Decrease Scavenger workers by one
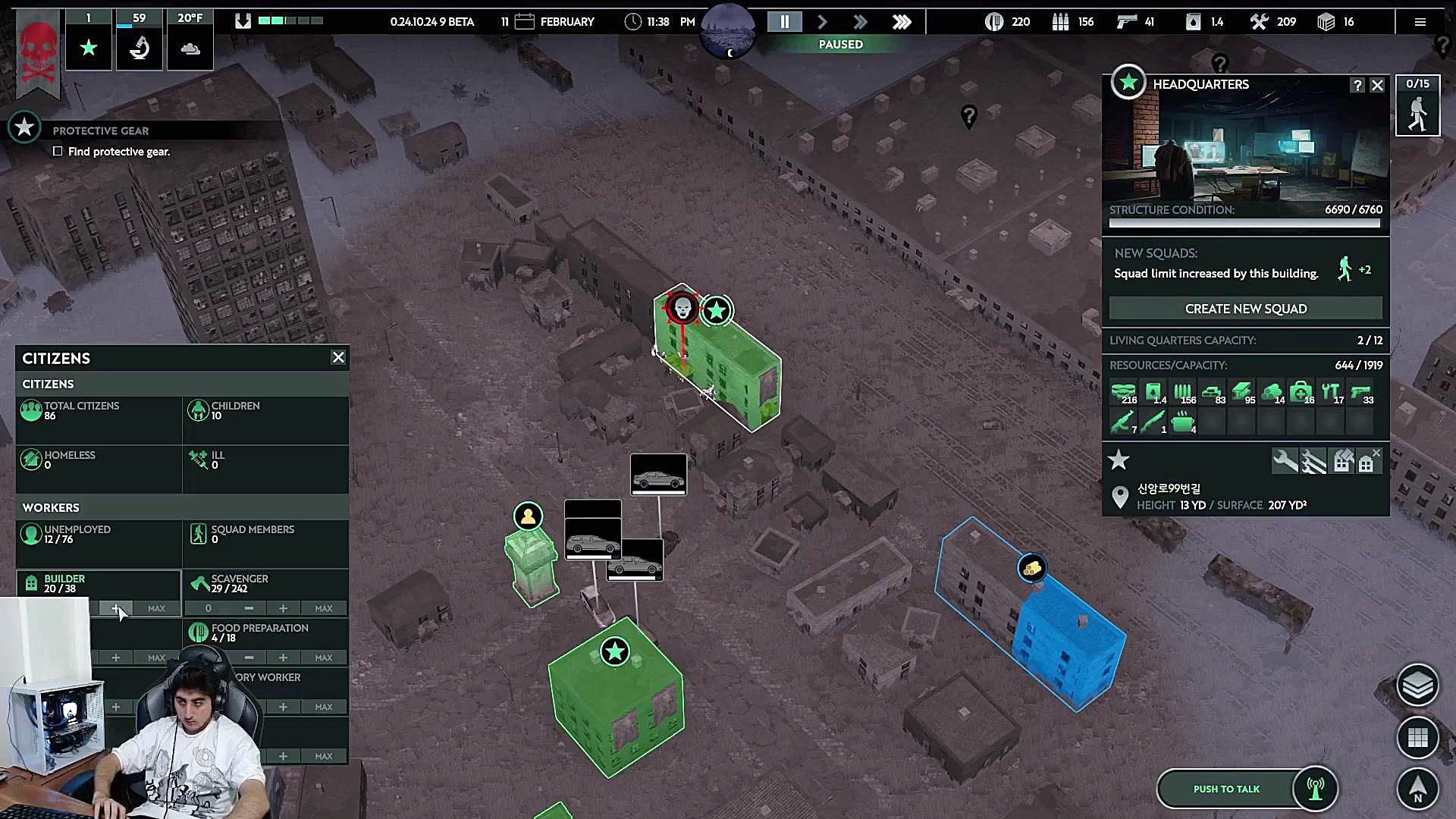 (249, 608)
